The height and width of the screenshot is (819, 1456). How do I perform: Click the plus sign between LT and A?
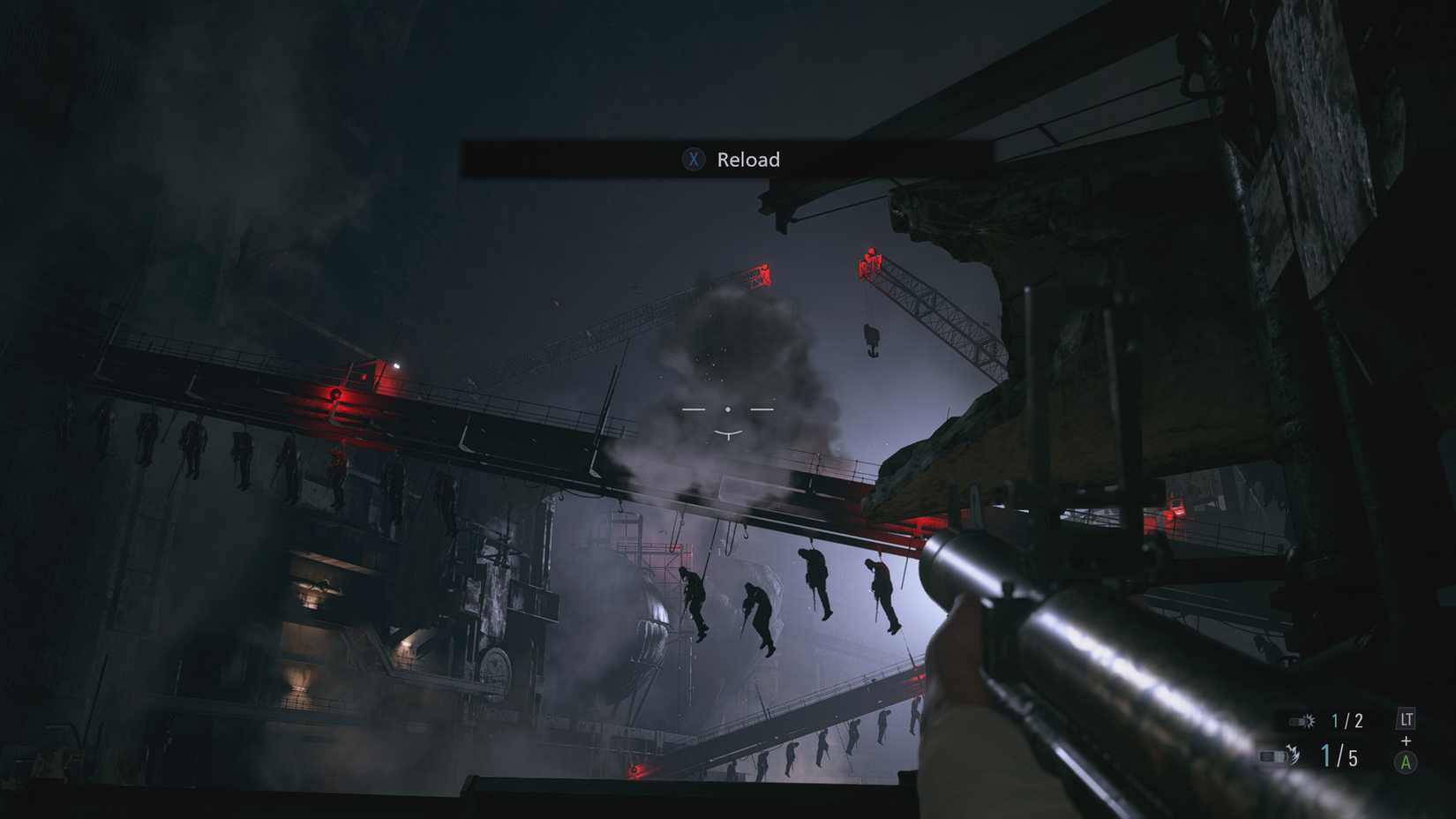1405,740
